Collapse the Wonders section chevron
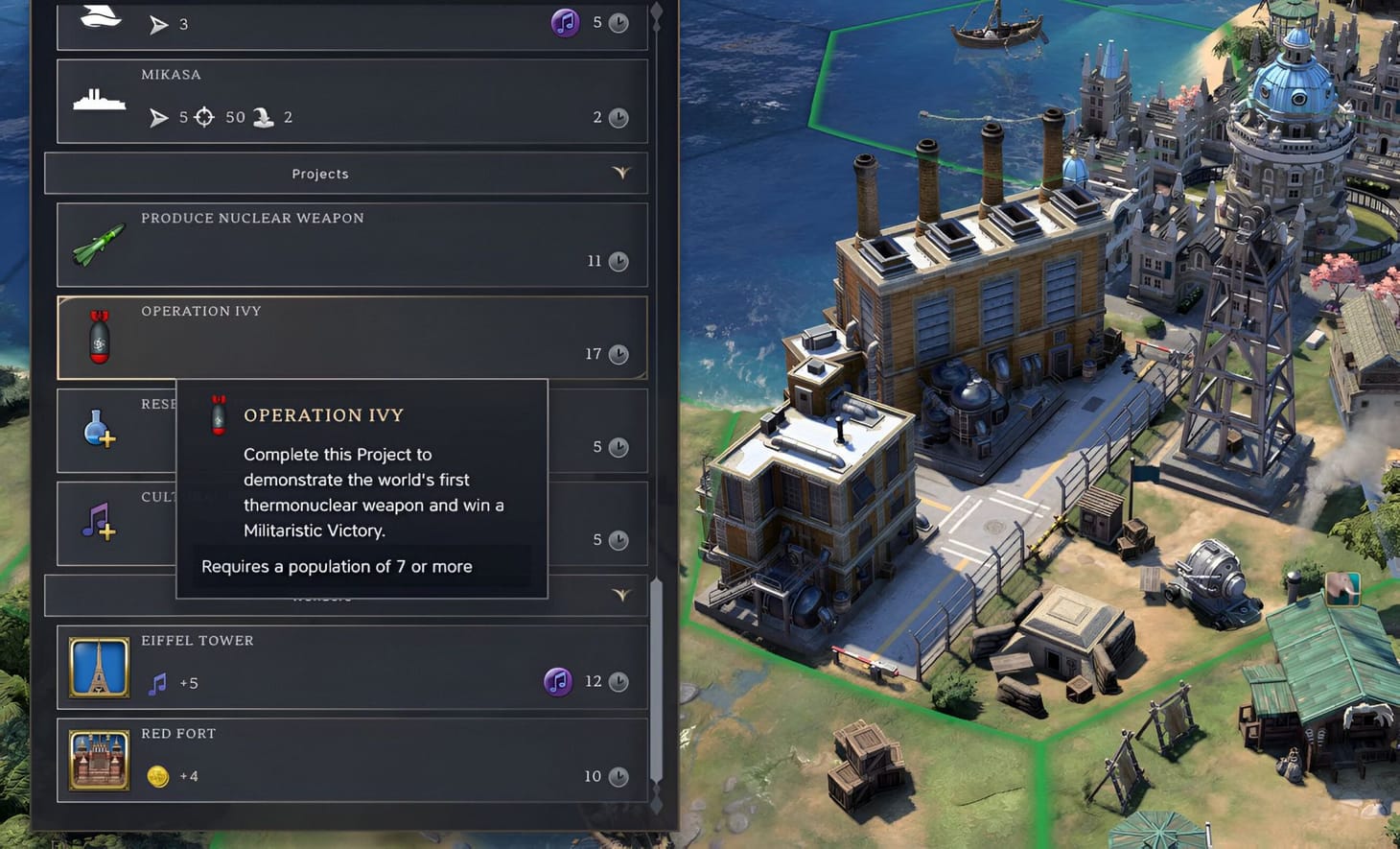This screenshot has height=849, width=1400. [622, 596]
